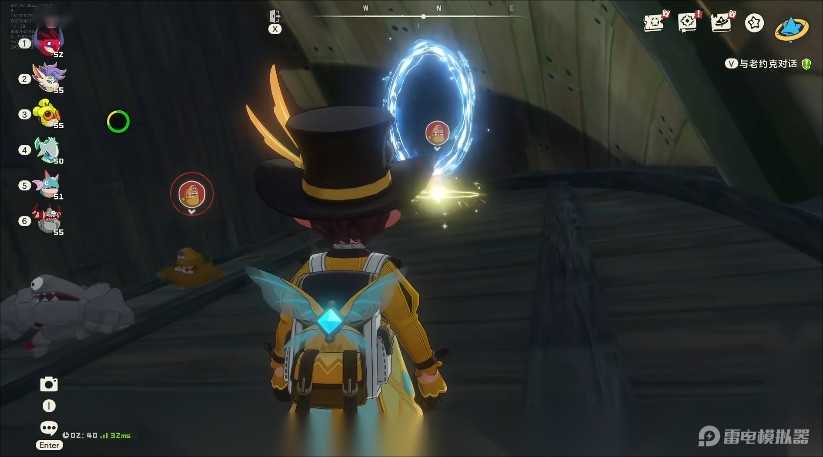This screenshot has width=823, height=457.
Task: Select the purple-maned creature in slot 2
Action: 46,76
